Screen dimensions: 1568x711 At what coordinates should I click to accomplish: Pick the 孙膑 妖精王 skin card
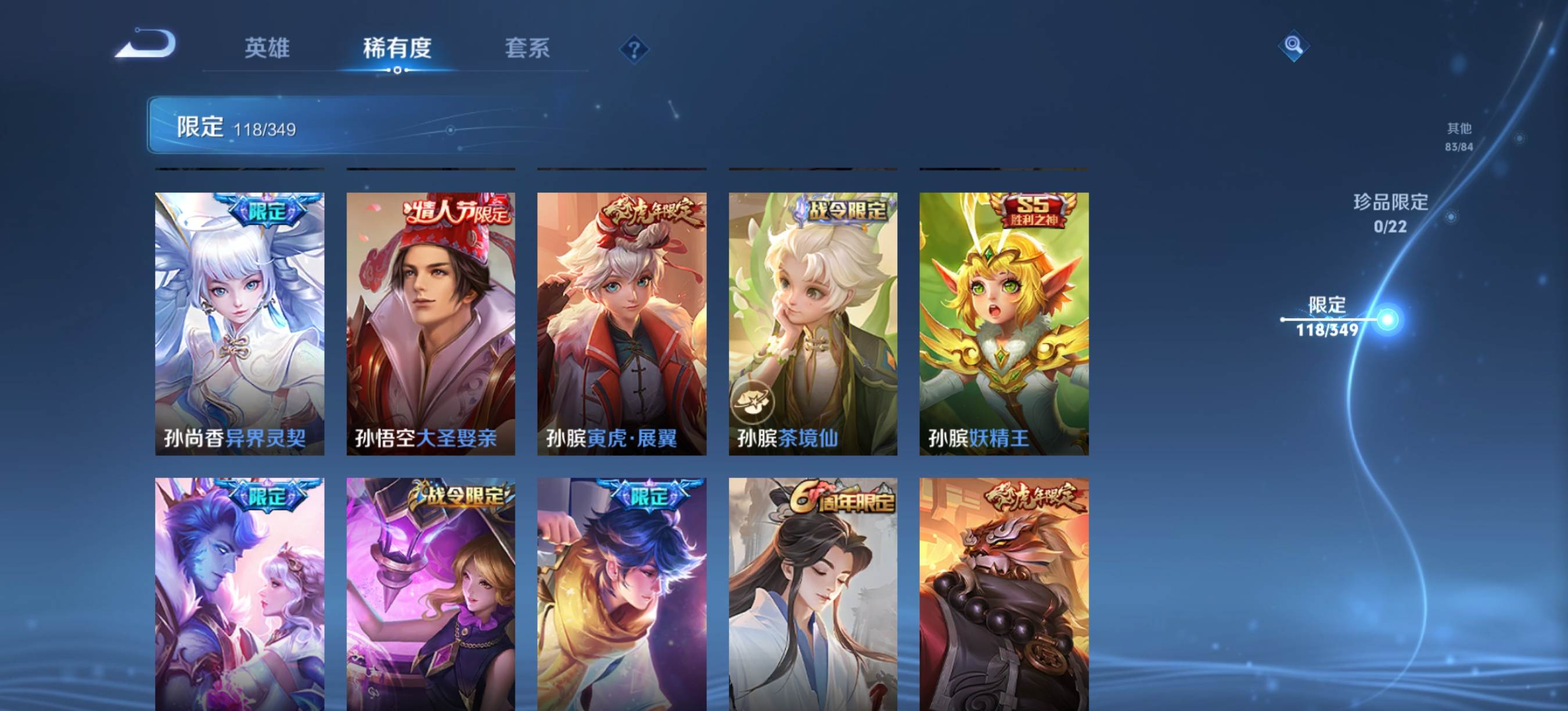(x=1004, y=323)
